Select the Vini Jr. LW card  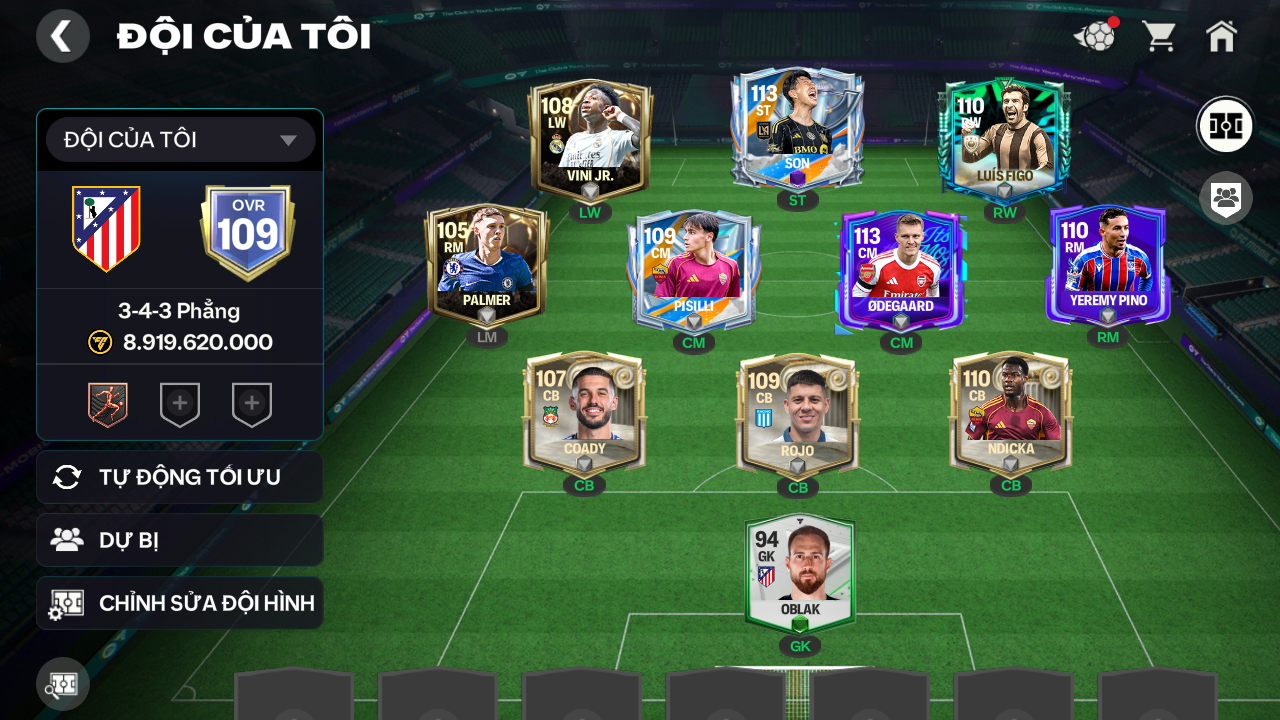point(590,140)
